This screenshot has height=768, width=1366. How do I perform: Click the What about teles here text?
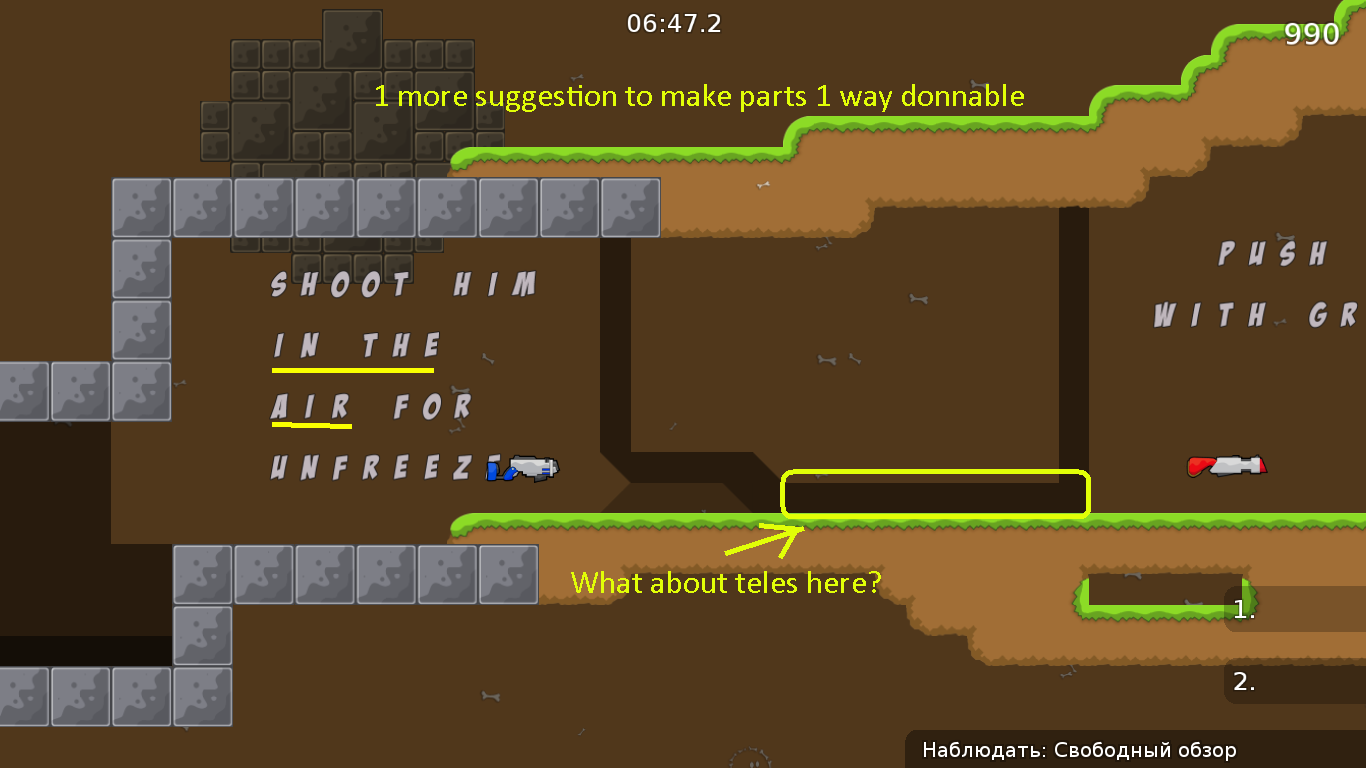tap(725, 582)
